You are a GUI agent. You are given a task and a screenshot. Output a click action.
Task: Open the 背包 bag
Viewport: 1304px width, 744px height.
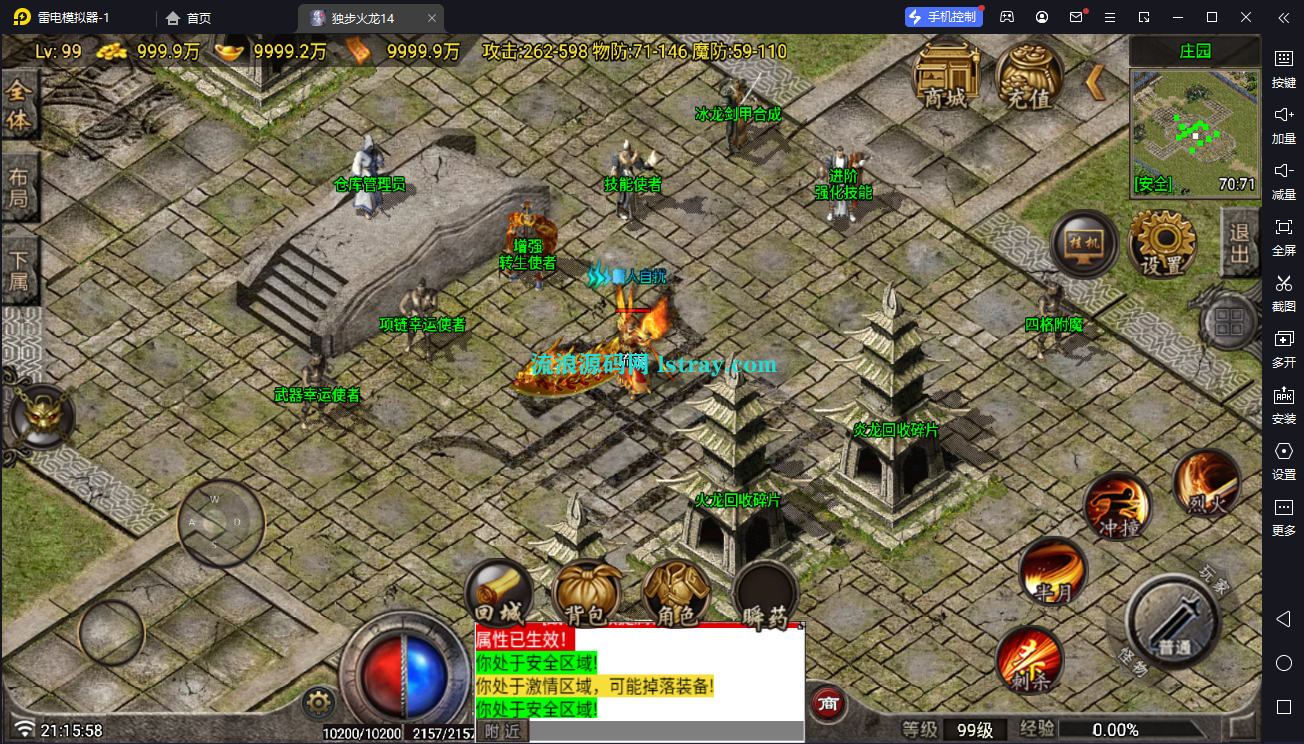(588, 594)
